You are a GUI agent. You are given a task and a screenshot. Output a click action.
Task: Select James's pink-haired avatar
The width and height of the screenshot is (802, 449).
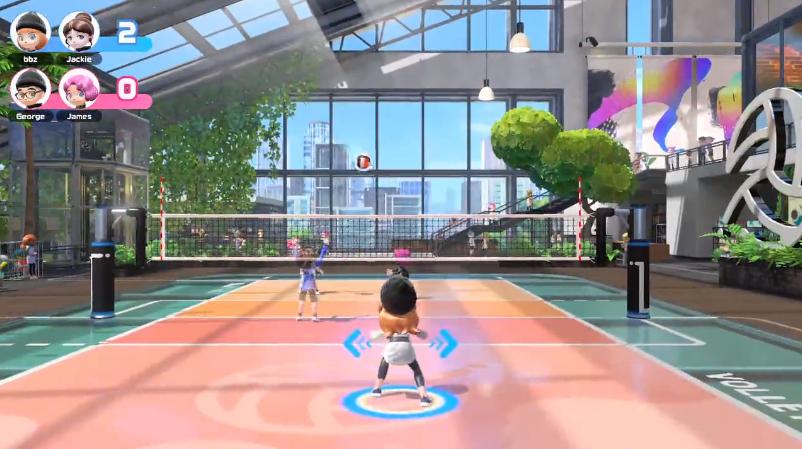pyautogui.click(x=79, y=88)
